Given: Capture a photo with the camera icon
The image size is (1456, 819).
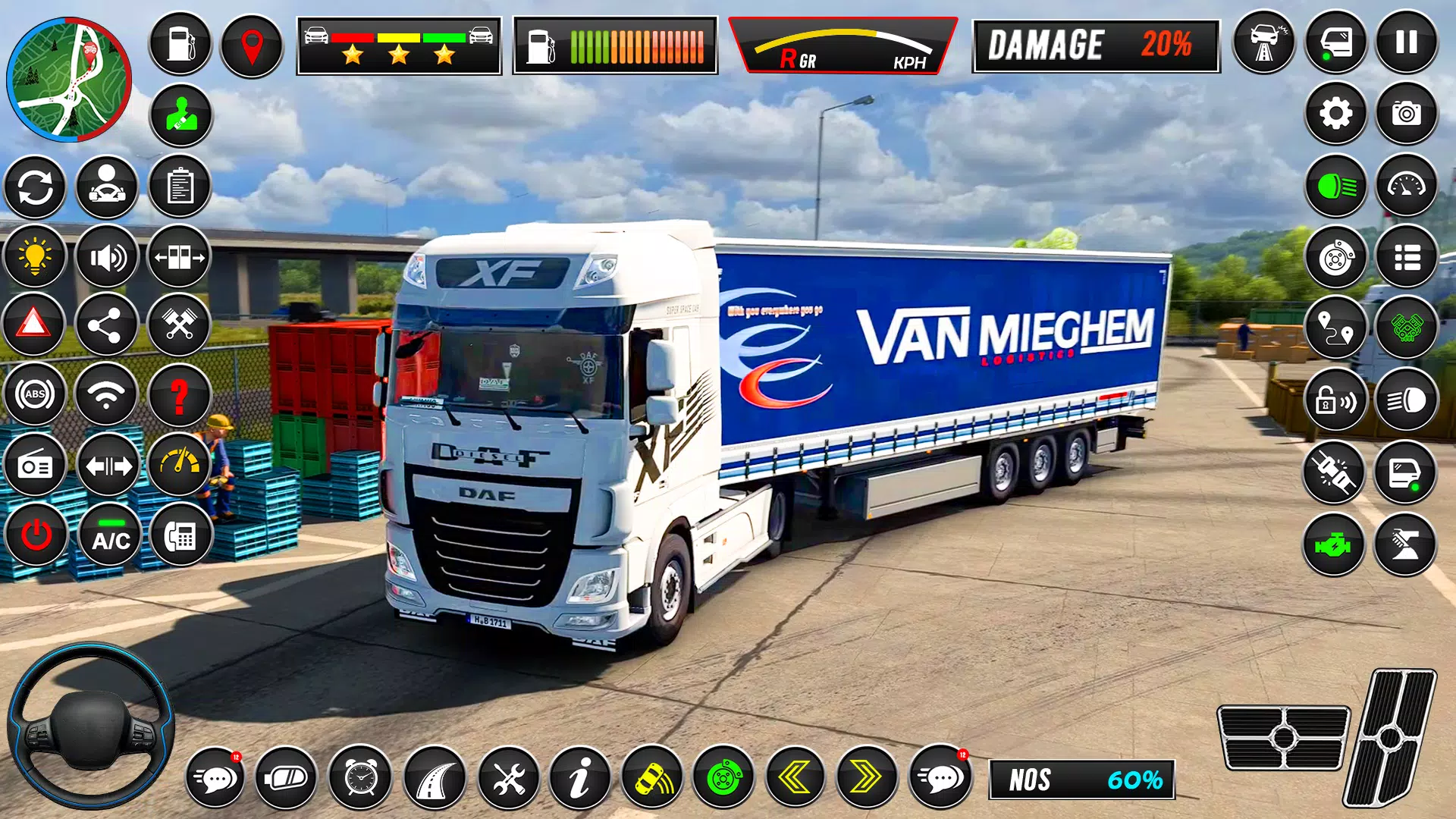Looking at the screenshot, I should [x=1407, y=114].
